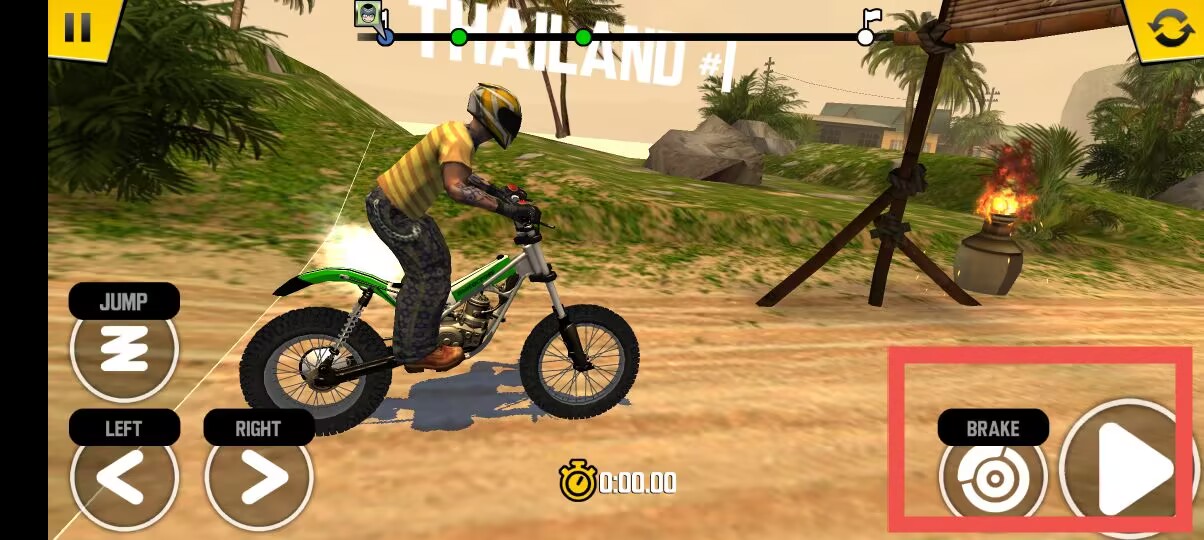Viewport: 1204px width, 540px height.
Task: Pause the game with the yellow pause button
Action: coord(77,26)
